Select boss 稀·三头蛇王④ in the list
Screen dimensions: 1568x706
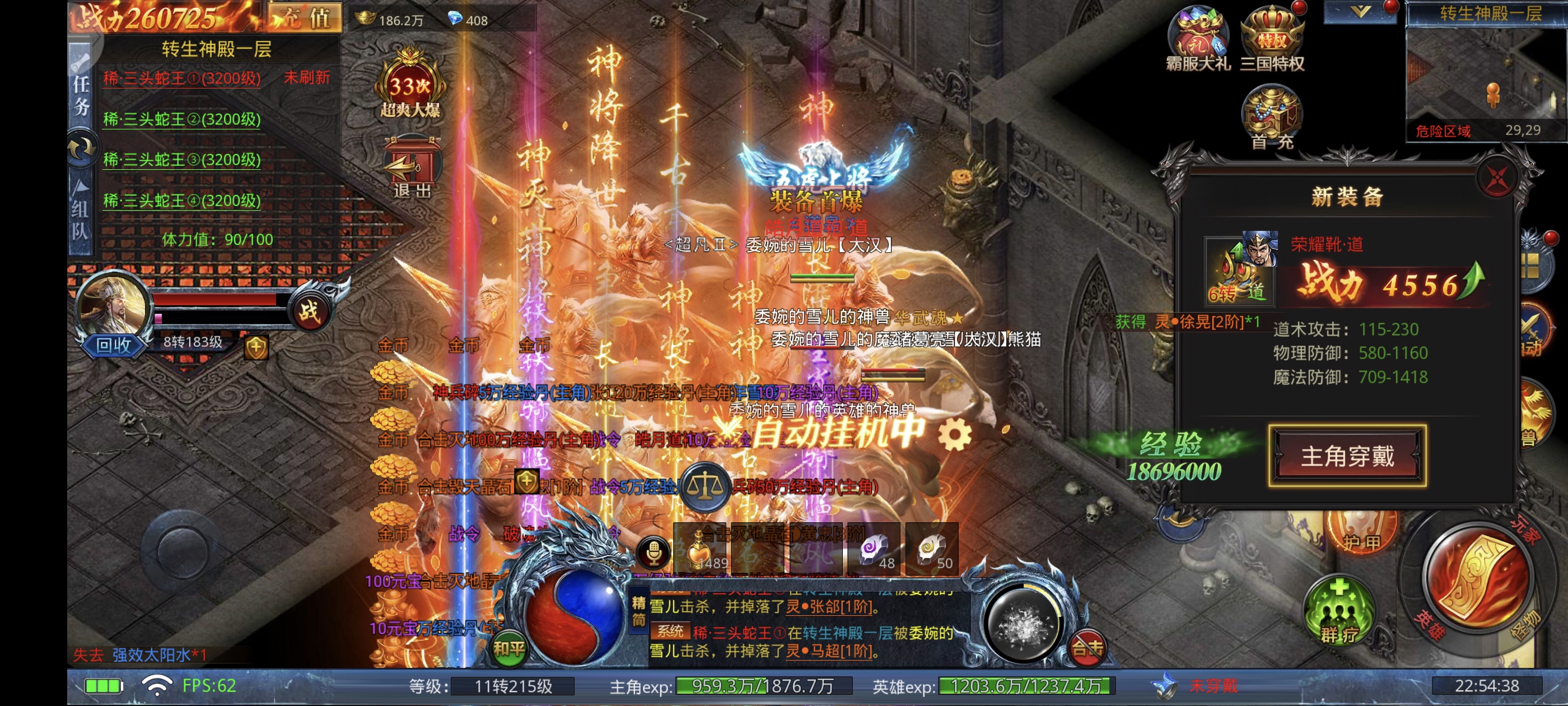pyautogui.click(x=181, y=201)
